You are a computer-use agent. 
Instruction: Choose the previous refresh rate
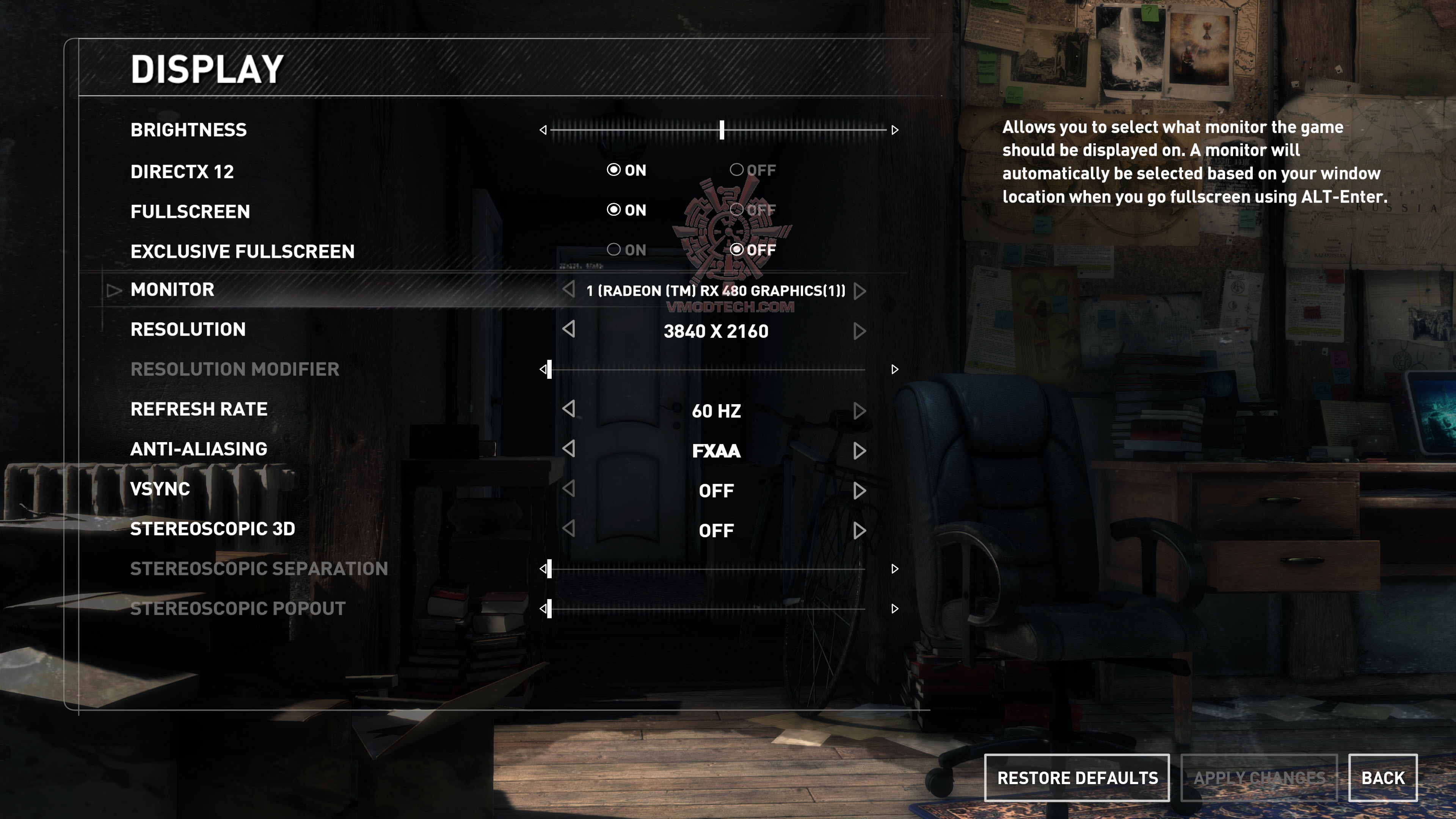pyautogui.click(x=569, y=409)
